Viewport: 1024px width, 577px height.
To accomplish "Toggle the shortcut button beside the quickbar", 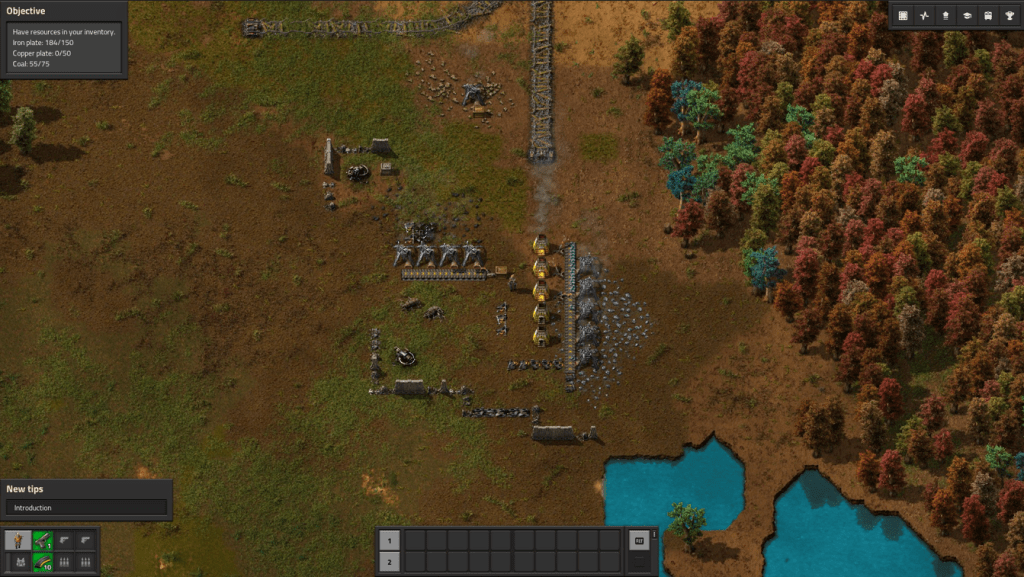I will [638, 541].
